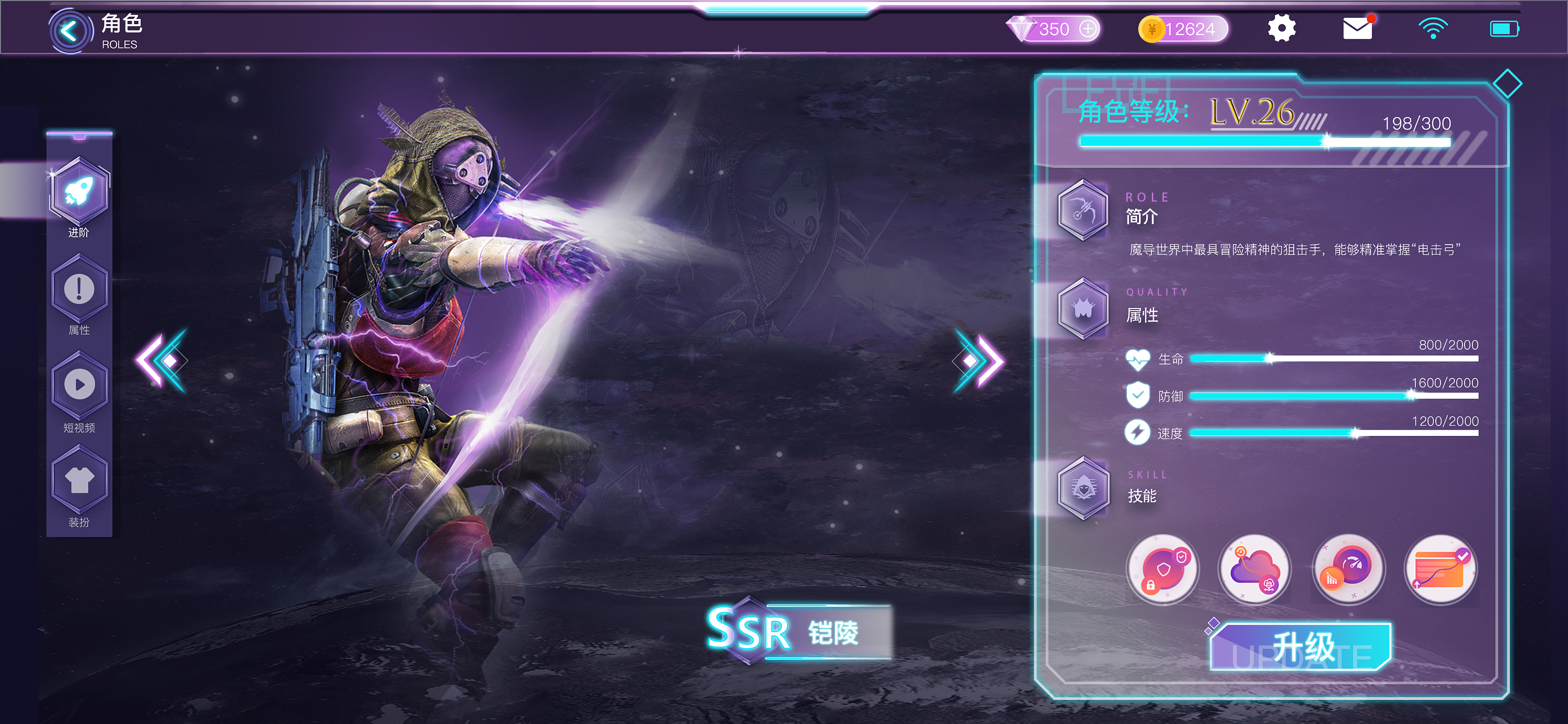The width and height of the screenshot is (1568, 724).
Task: Click the diamond corner on the stats panel
Action: coord(1507,84)
